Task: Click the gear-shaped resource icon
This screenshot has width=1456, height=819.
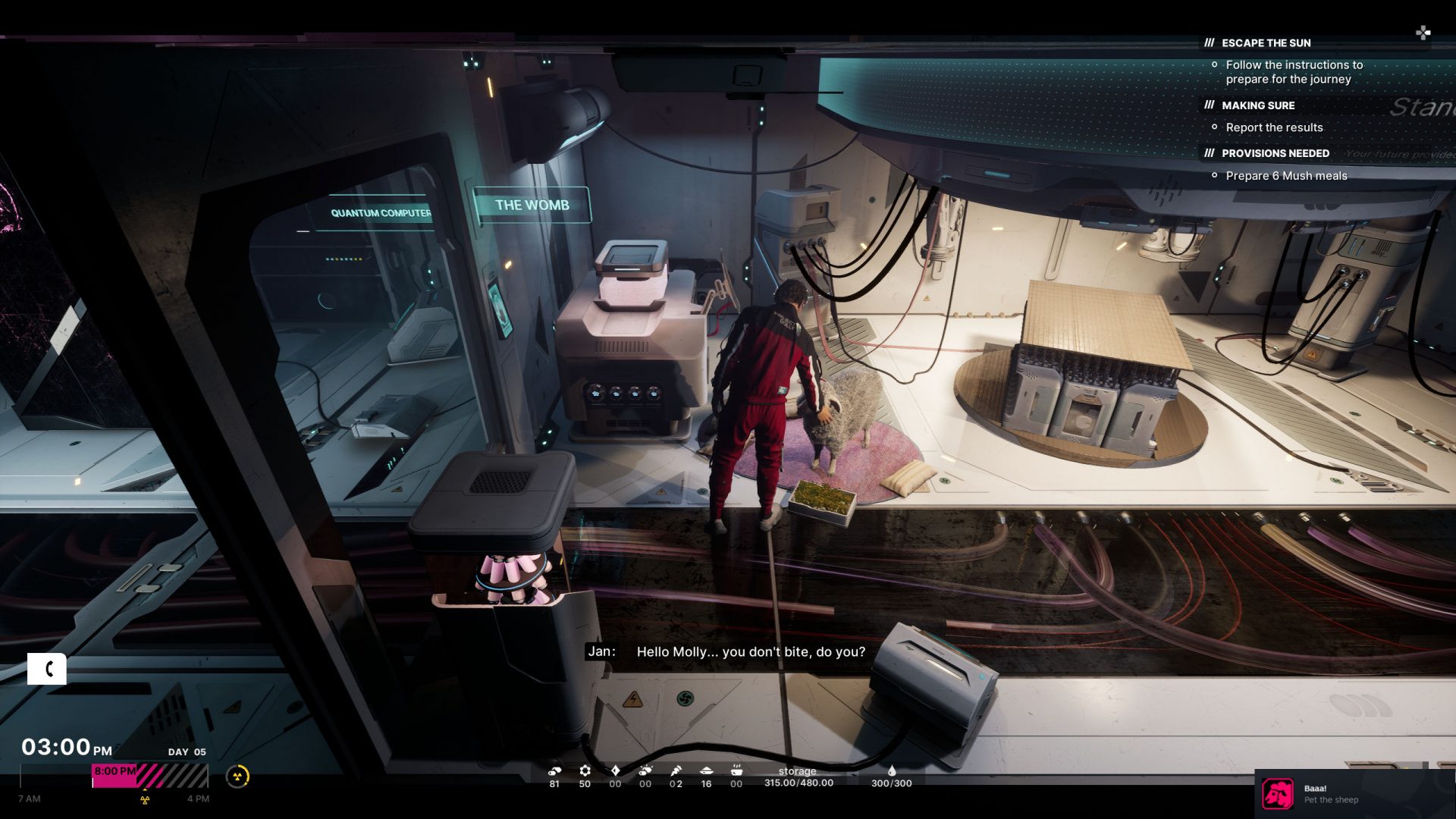Action: [x=585, y=770]
